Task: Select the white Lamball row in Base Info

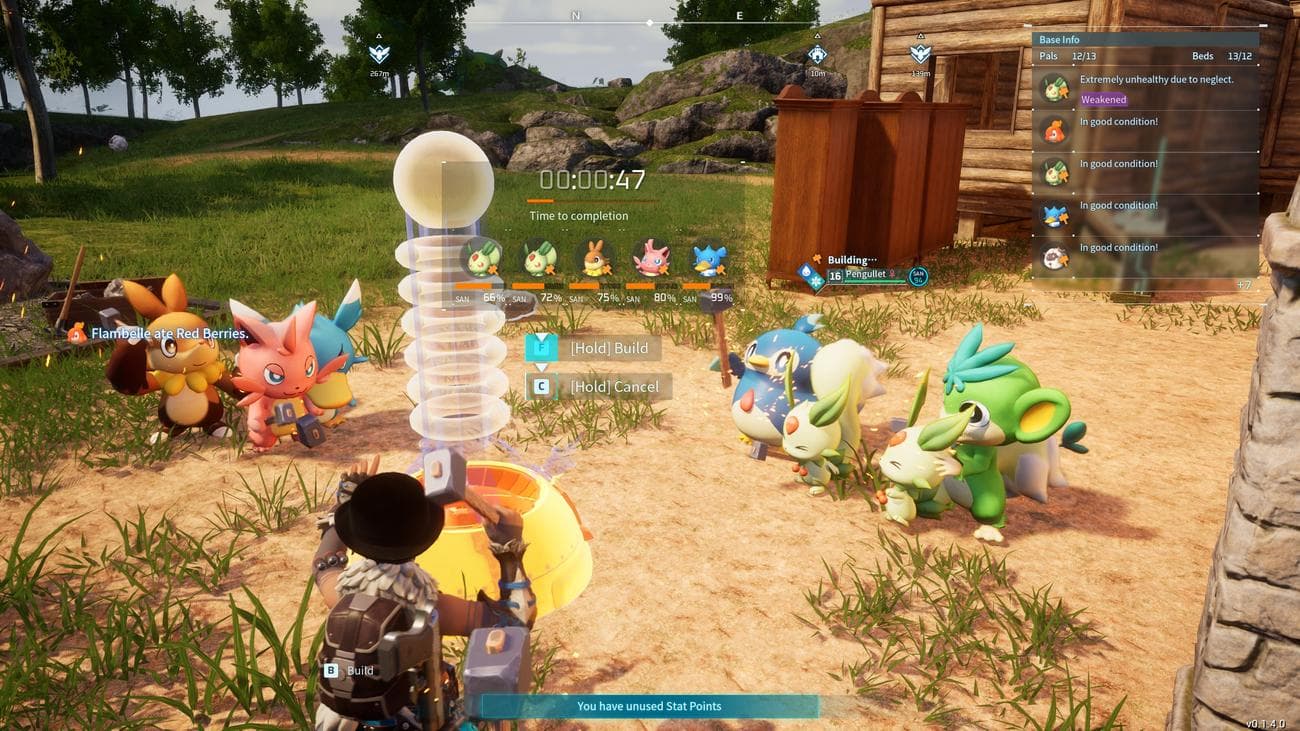Action: coord(1144,256)
